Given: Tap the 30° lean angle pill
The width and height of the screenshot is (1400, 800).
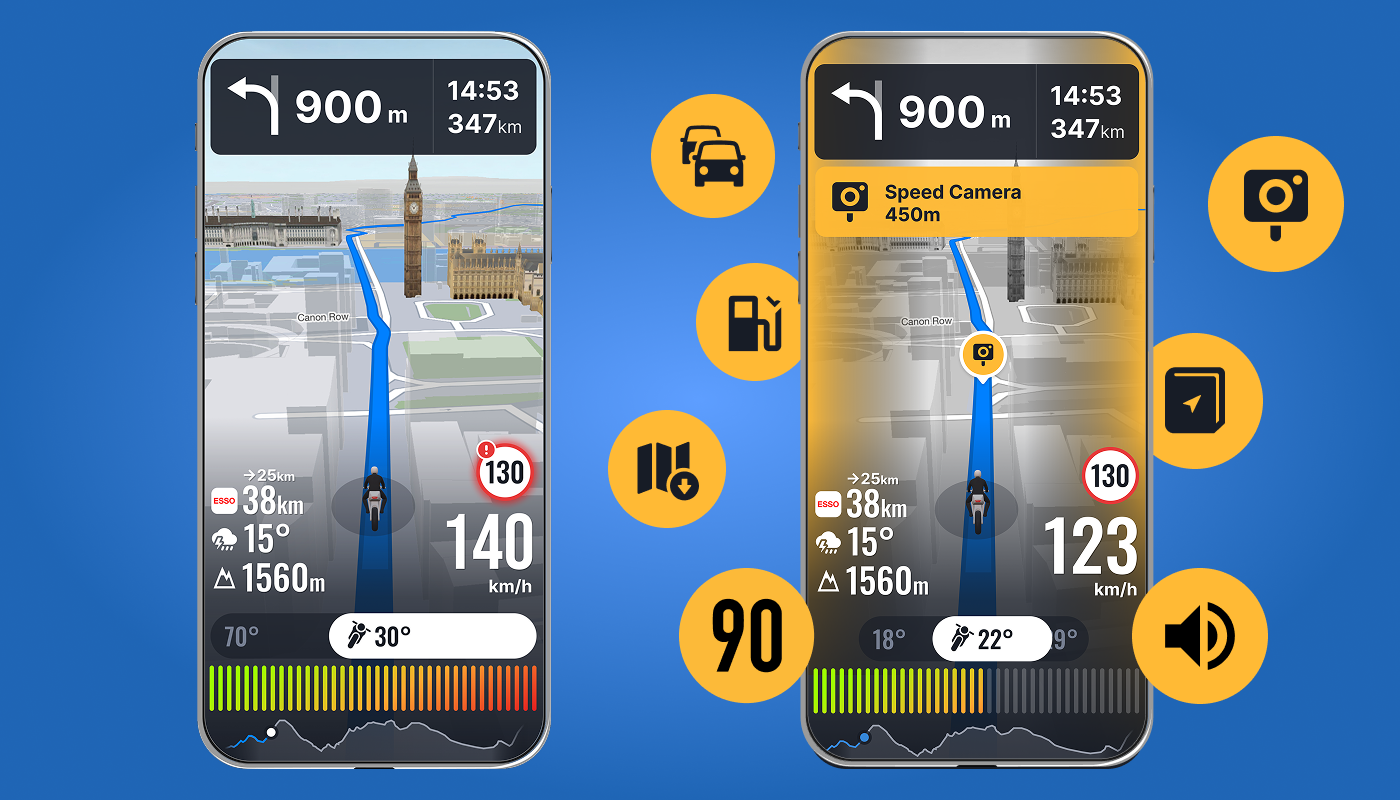Looking at the screenshot, I should point(432,636).
